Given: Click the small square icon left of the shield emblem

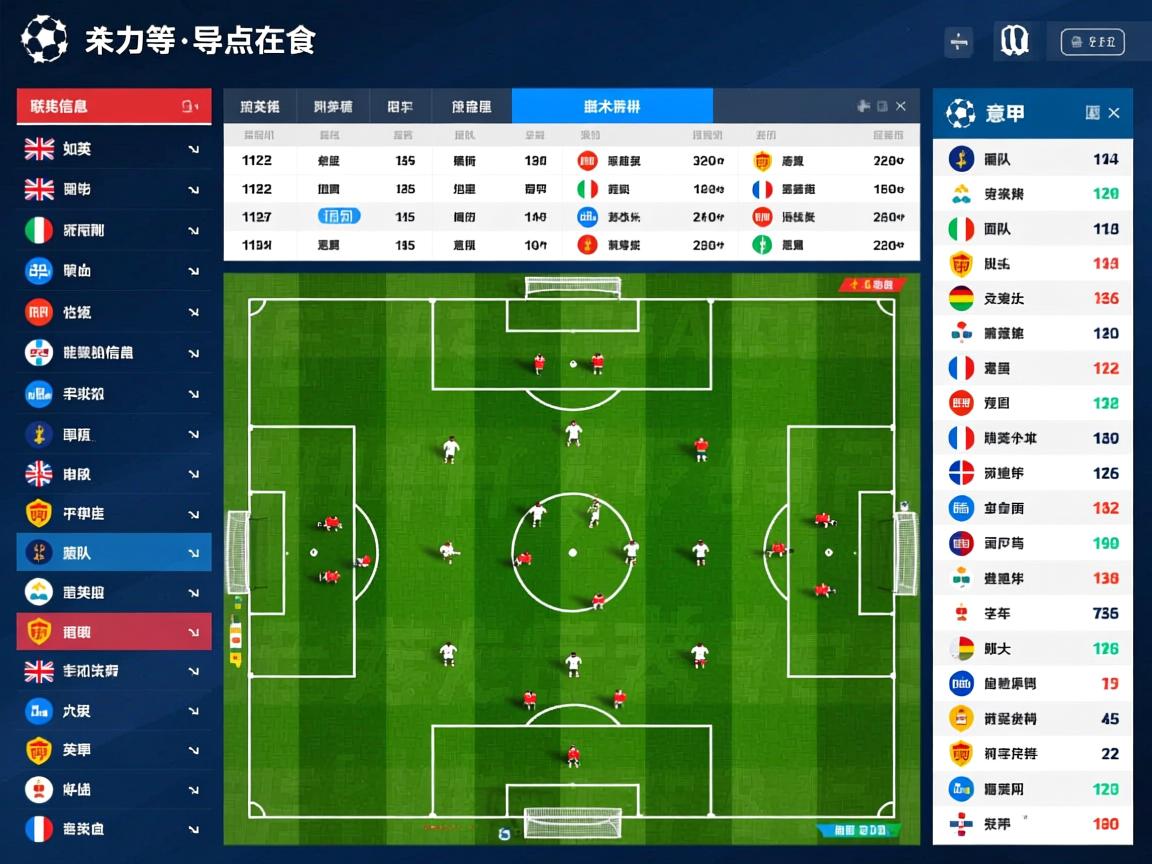Looking at the screenshot, I should [x=959, y=42].
